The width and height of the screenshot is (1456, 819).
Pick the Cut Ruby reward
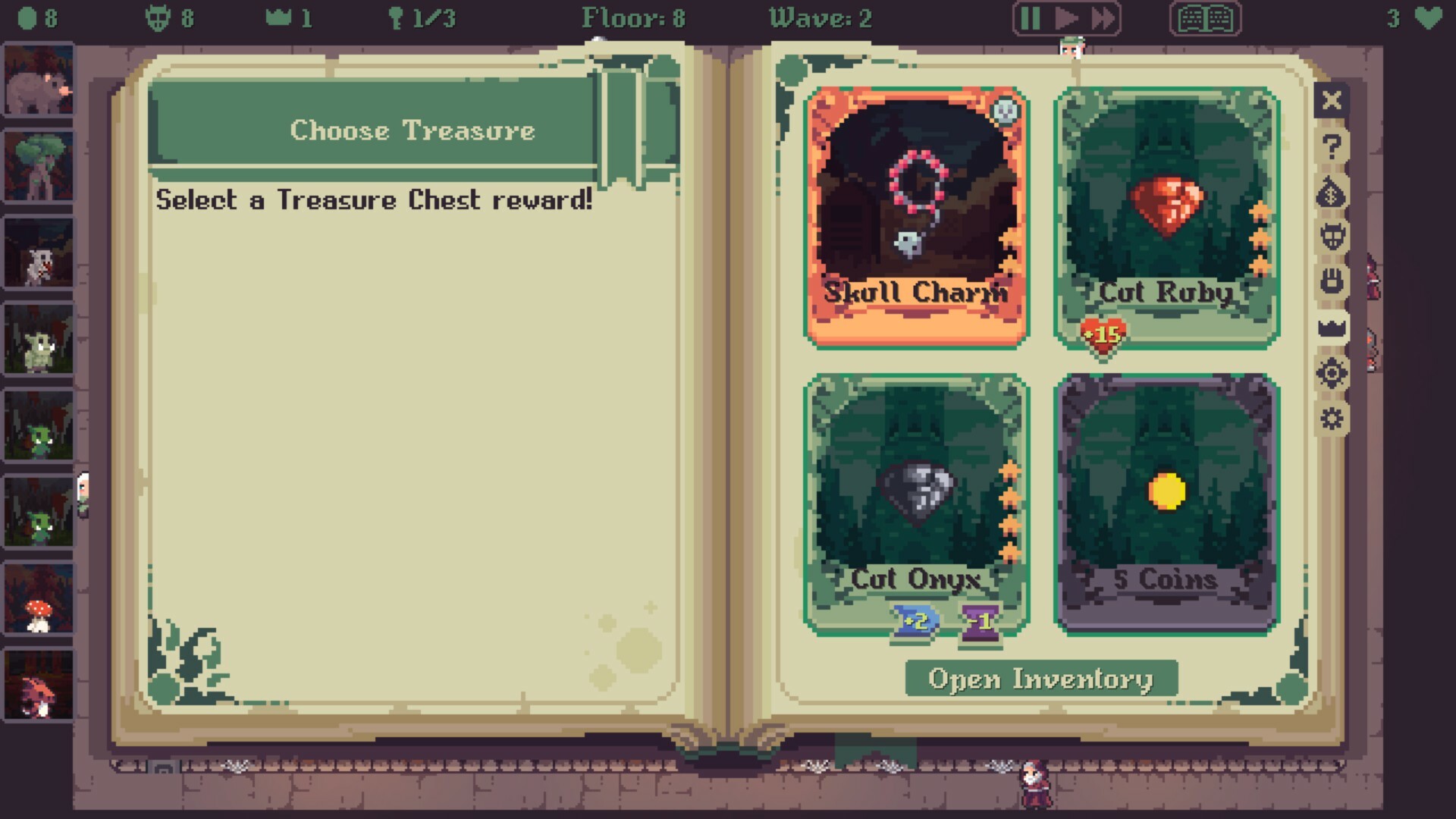pyautogui.click(x=1166, y=212)
